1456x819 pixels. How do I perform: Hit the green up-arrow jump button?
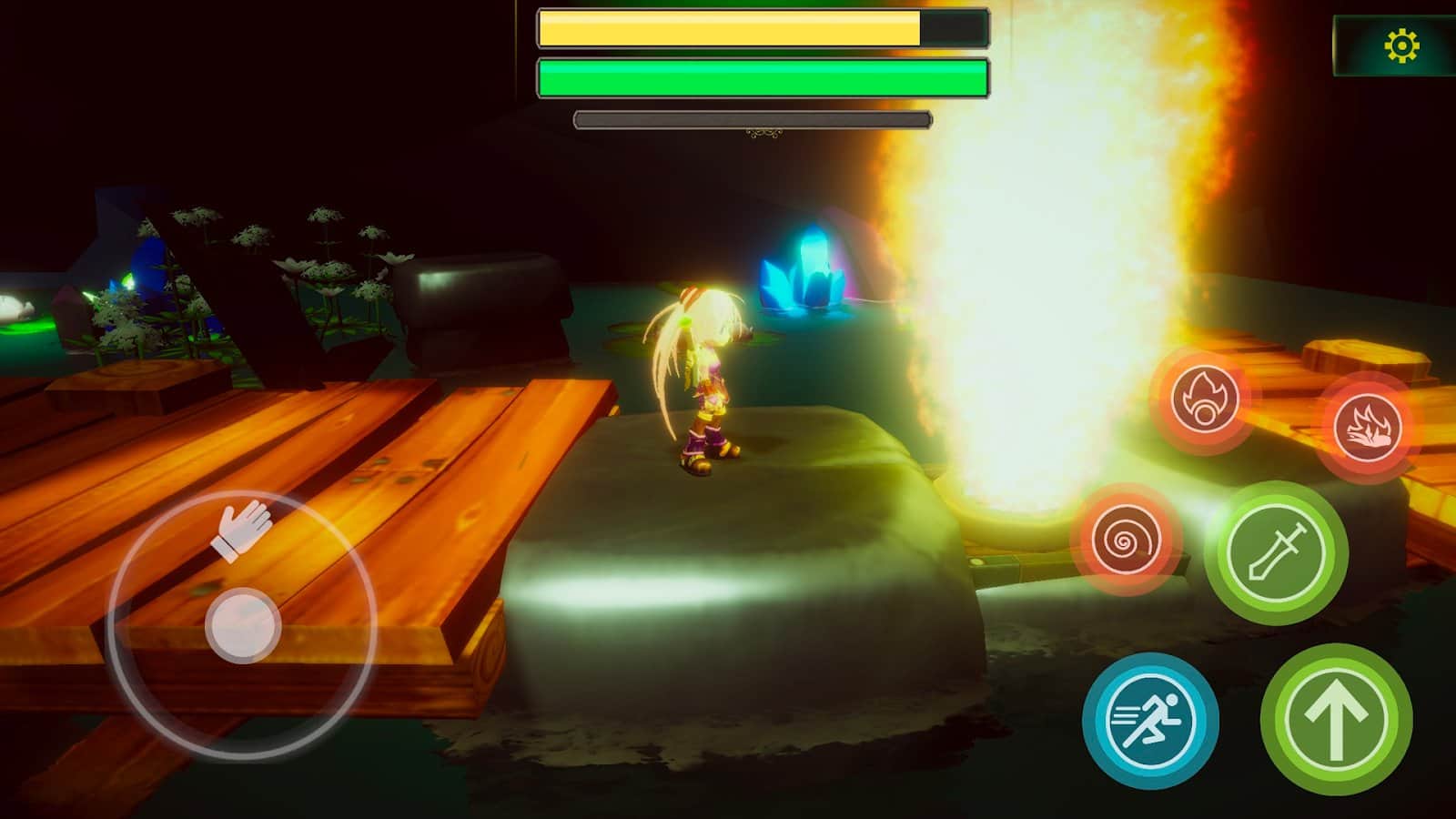[x=1336, y=719]
